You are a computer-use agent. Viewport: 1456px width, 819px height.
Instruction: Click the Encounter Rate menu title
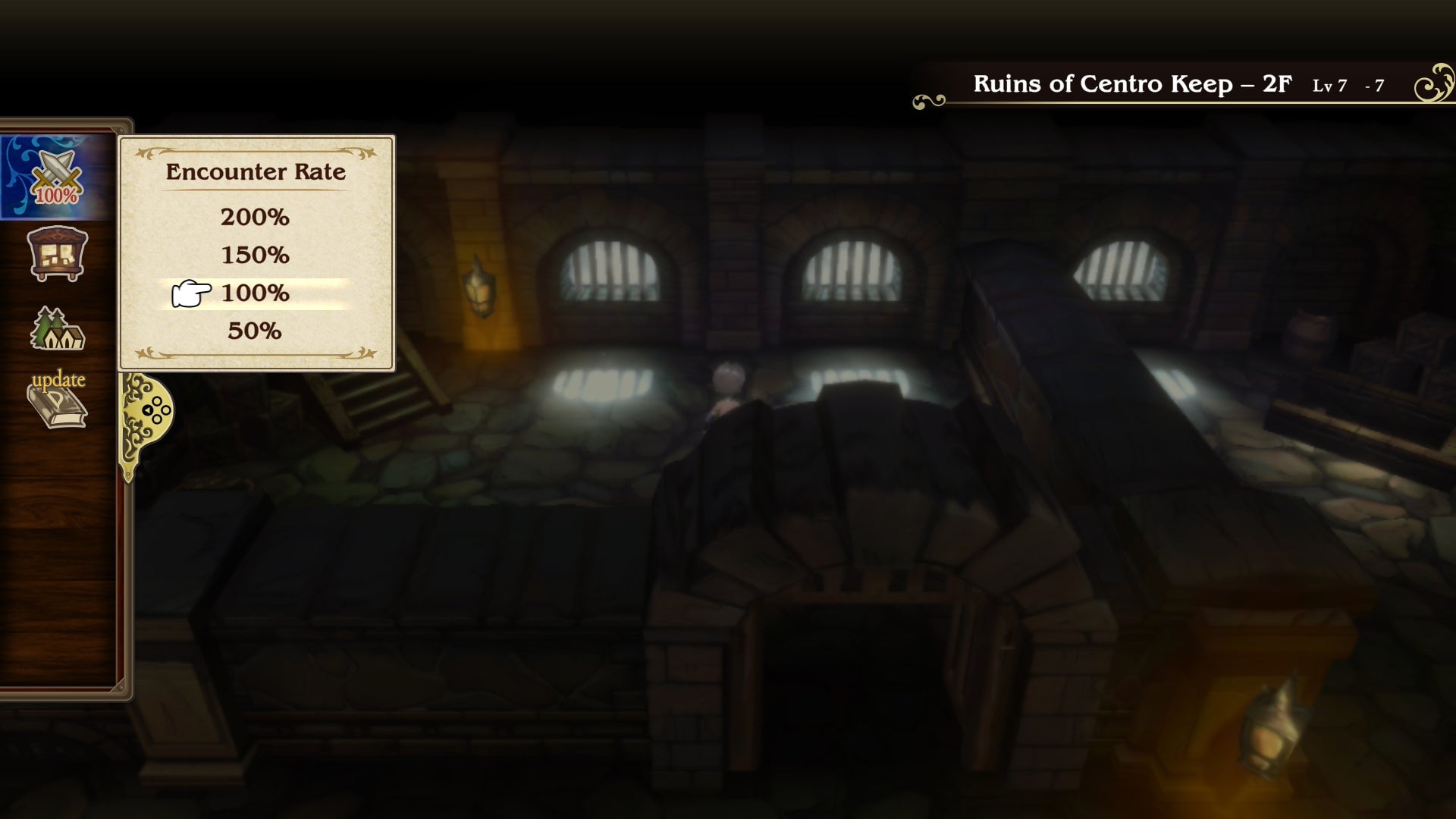pos(256,171)
